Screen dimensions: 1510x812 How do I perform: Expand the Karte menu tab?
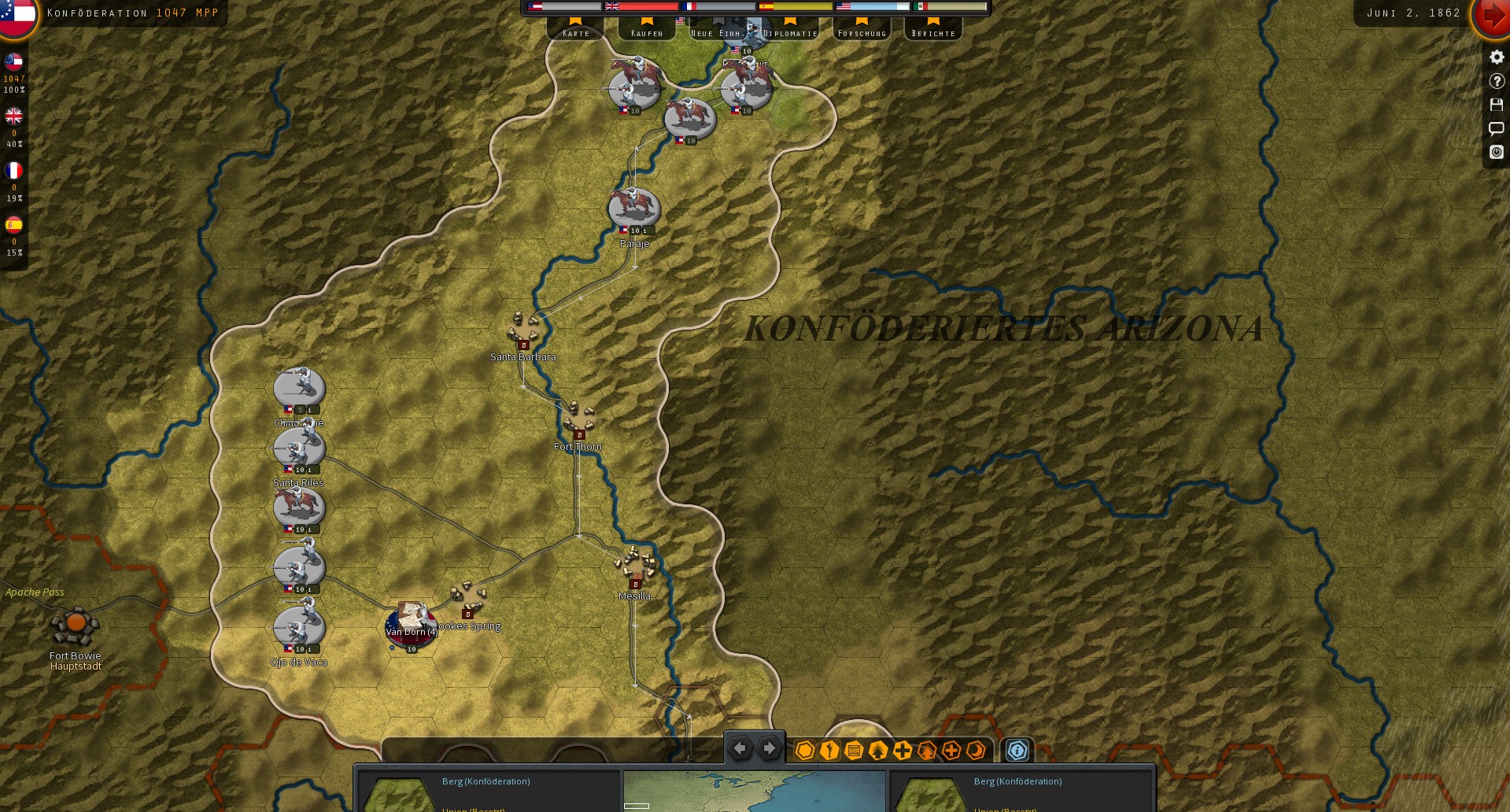point(575,32)
